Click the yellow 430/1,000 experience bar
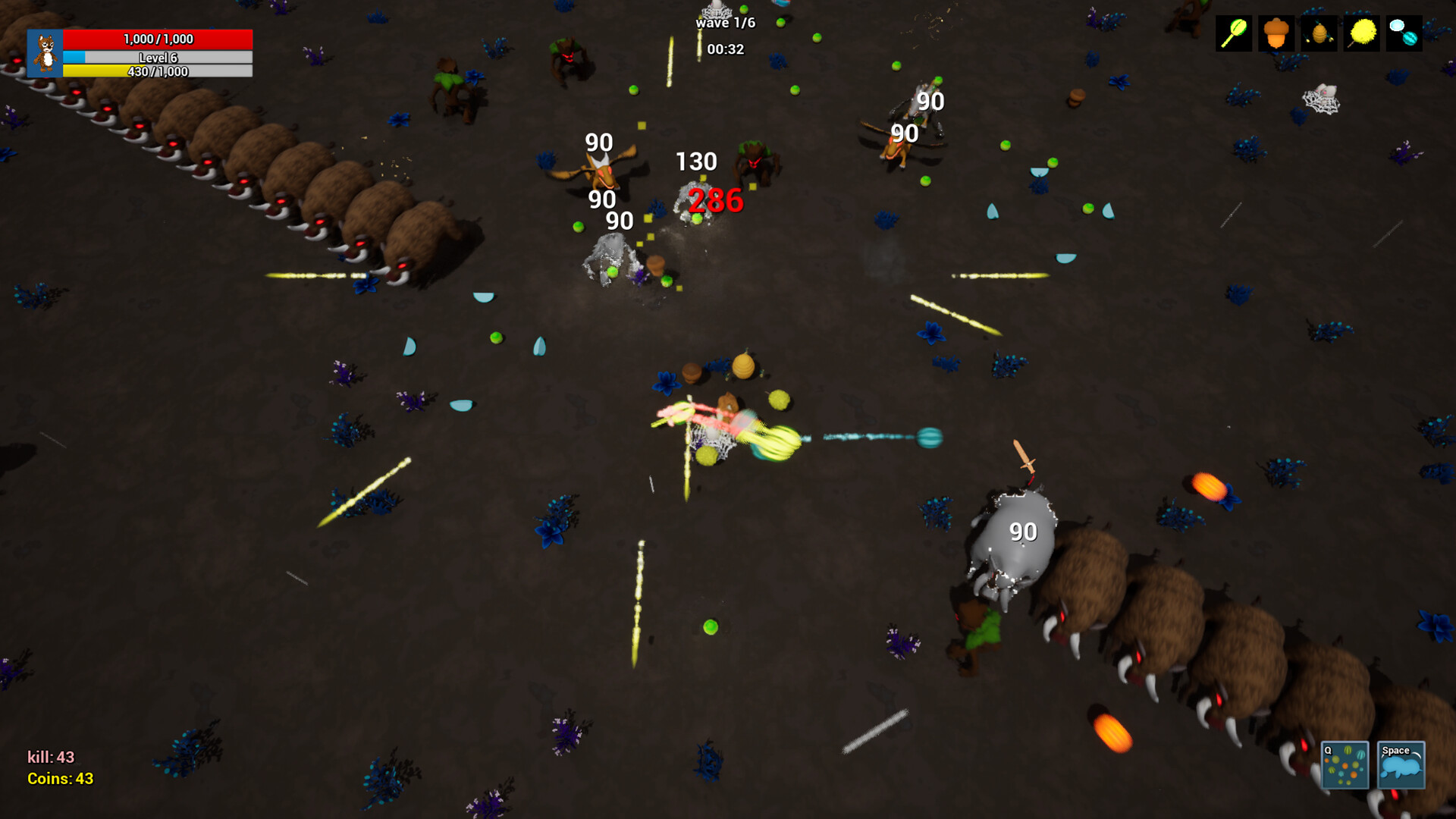 157,72
